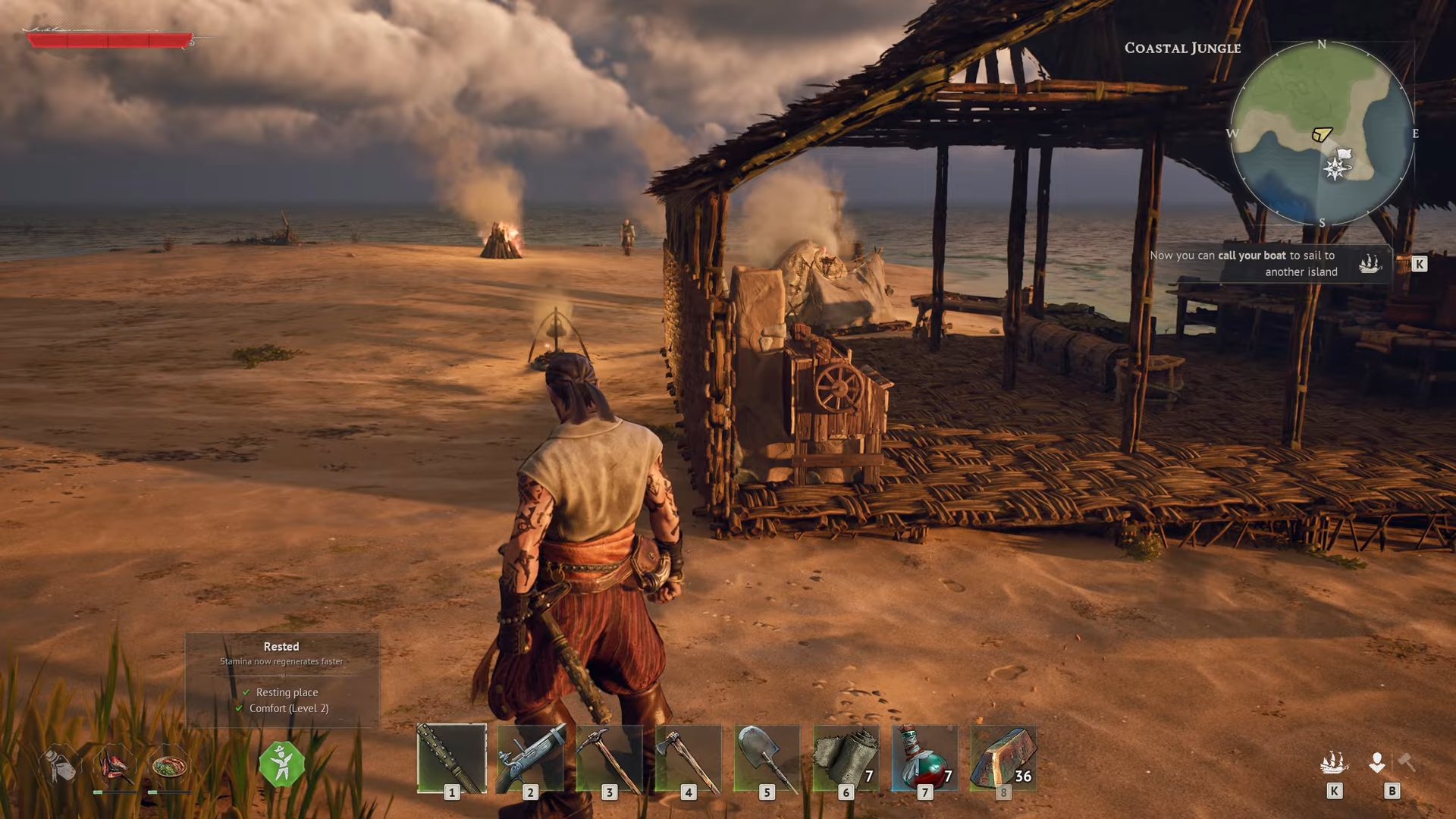Click the ship icon in the boat hint

(x=1369, y=263)
